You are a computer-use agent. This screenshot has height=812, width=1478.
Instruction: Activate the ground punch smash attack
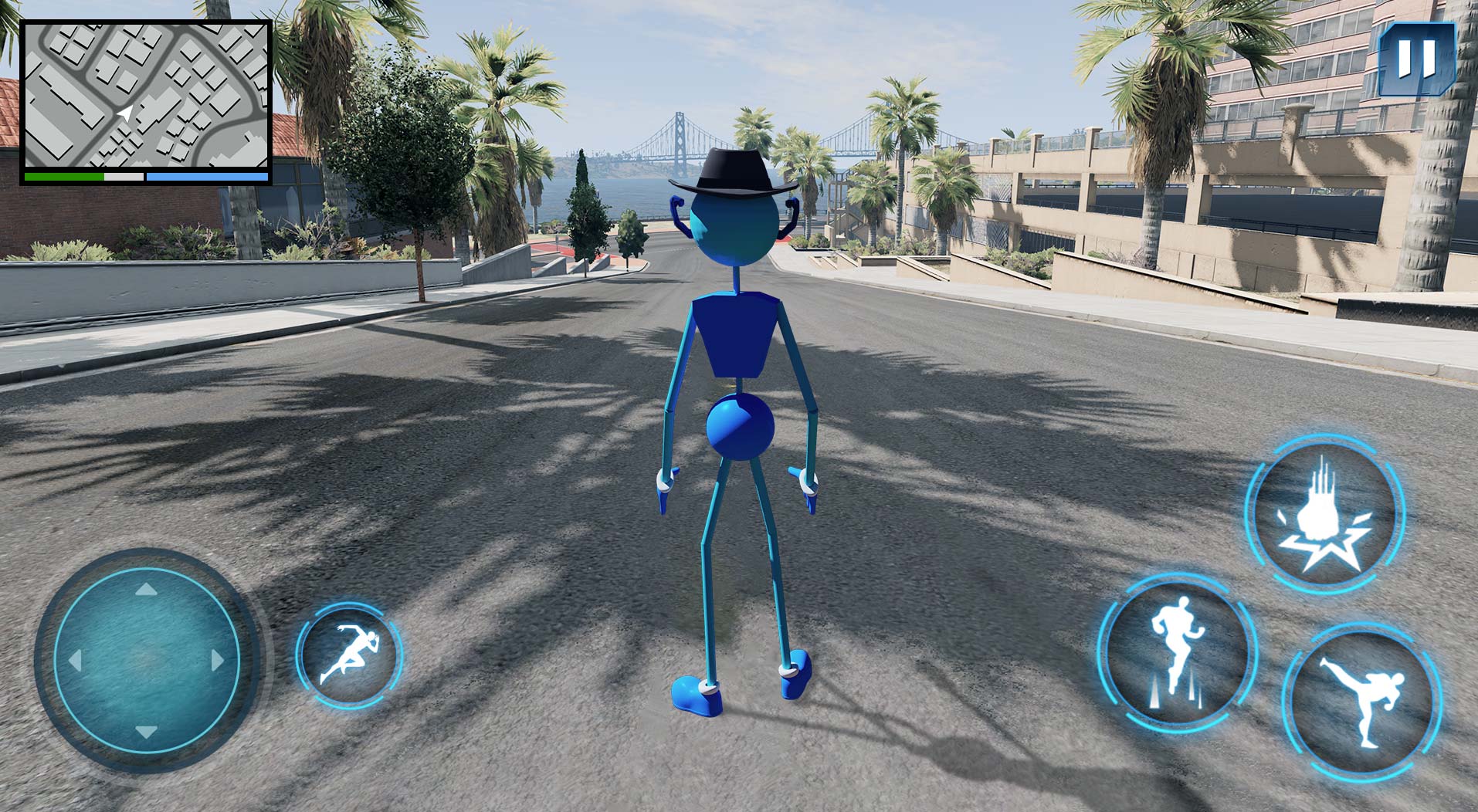[1324, 514]
